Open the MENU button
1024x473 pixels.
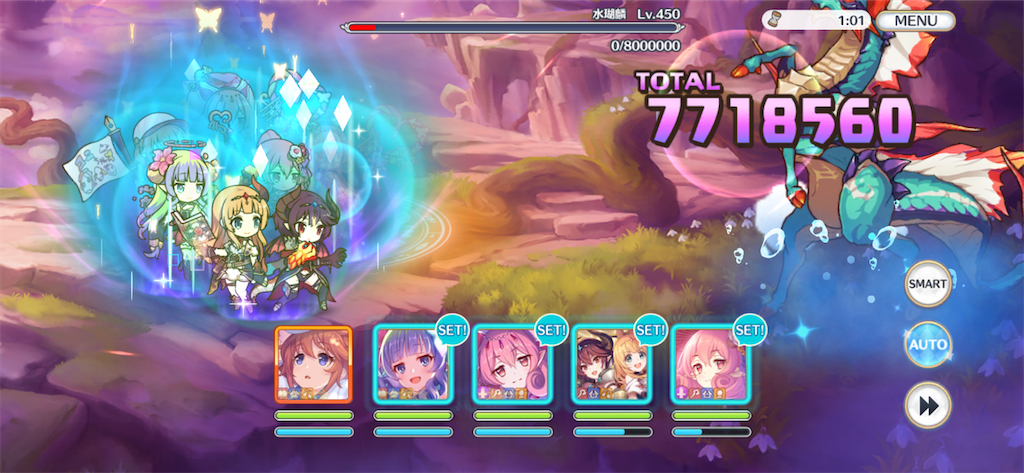916,20
